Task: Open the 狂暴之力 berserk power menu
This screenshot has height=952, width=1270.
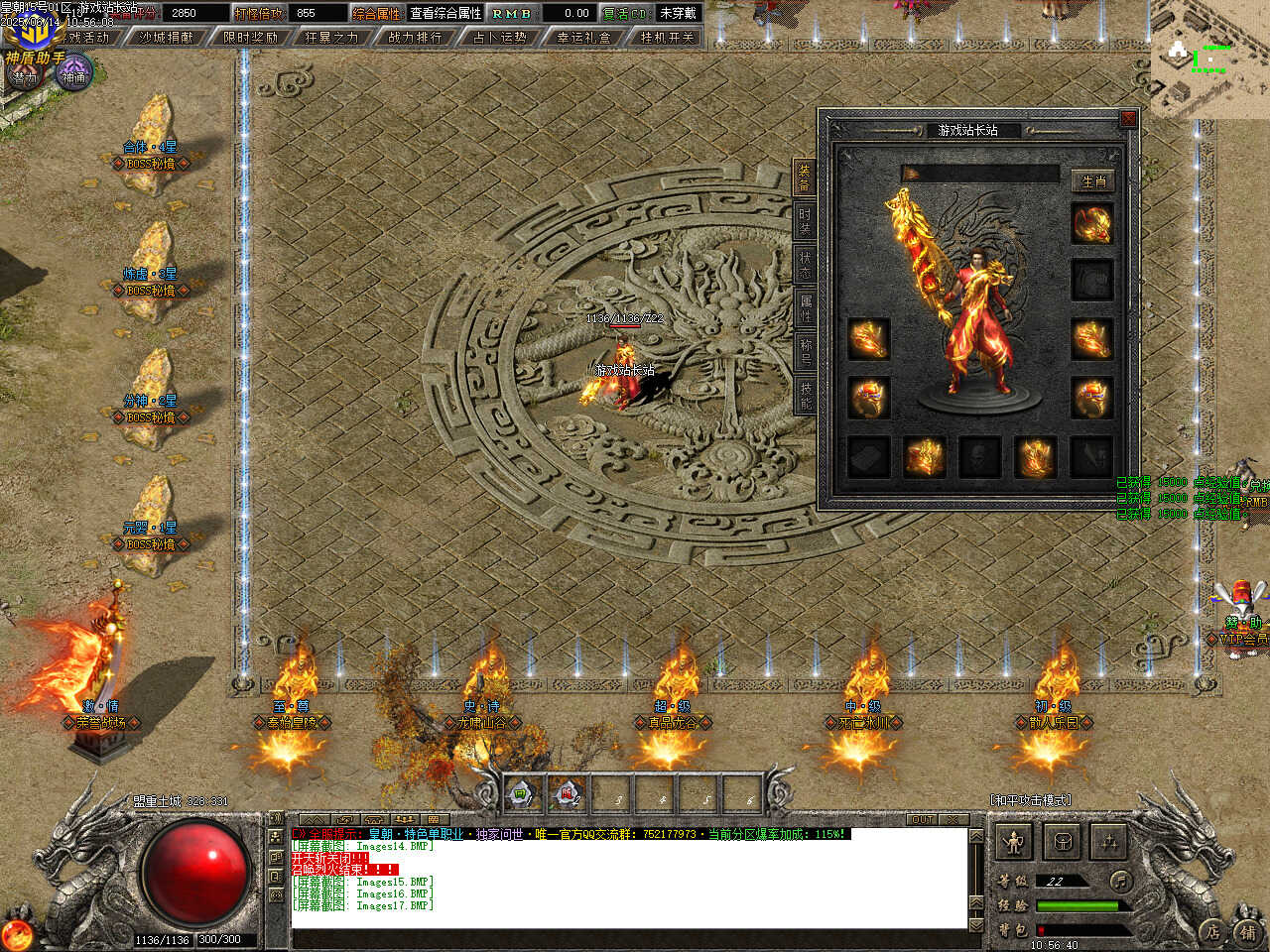Action: (331, 38)
